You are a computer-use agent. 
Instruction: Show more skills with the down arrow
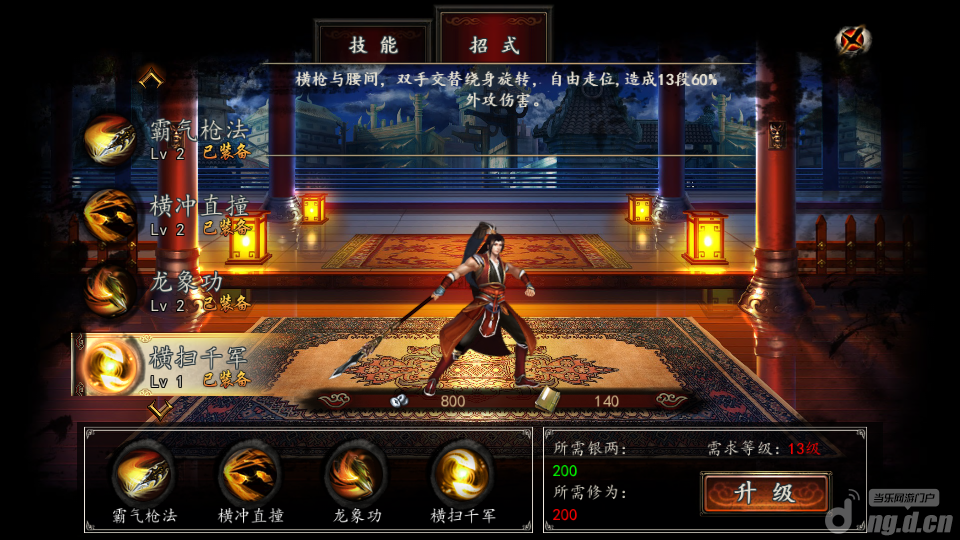tap(156, 408)
